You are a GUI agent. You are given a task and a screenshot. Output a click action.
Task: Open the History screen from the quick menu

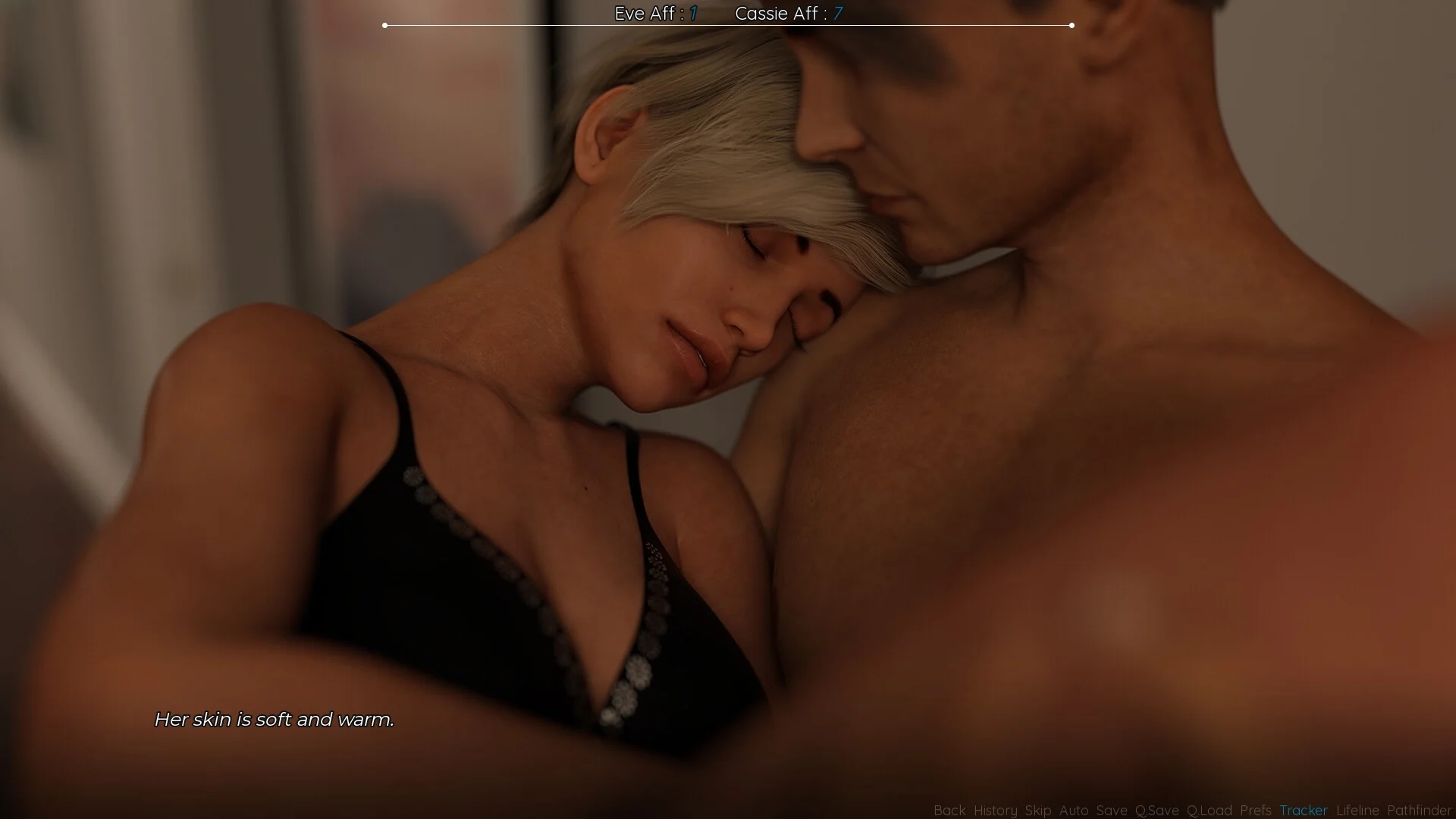tap(995, 811)
